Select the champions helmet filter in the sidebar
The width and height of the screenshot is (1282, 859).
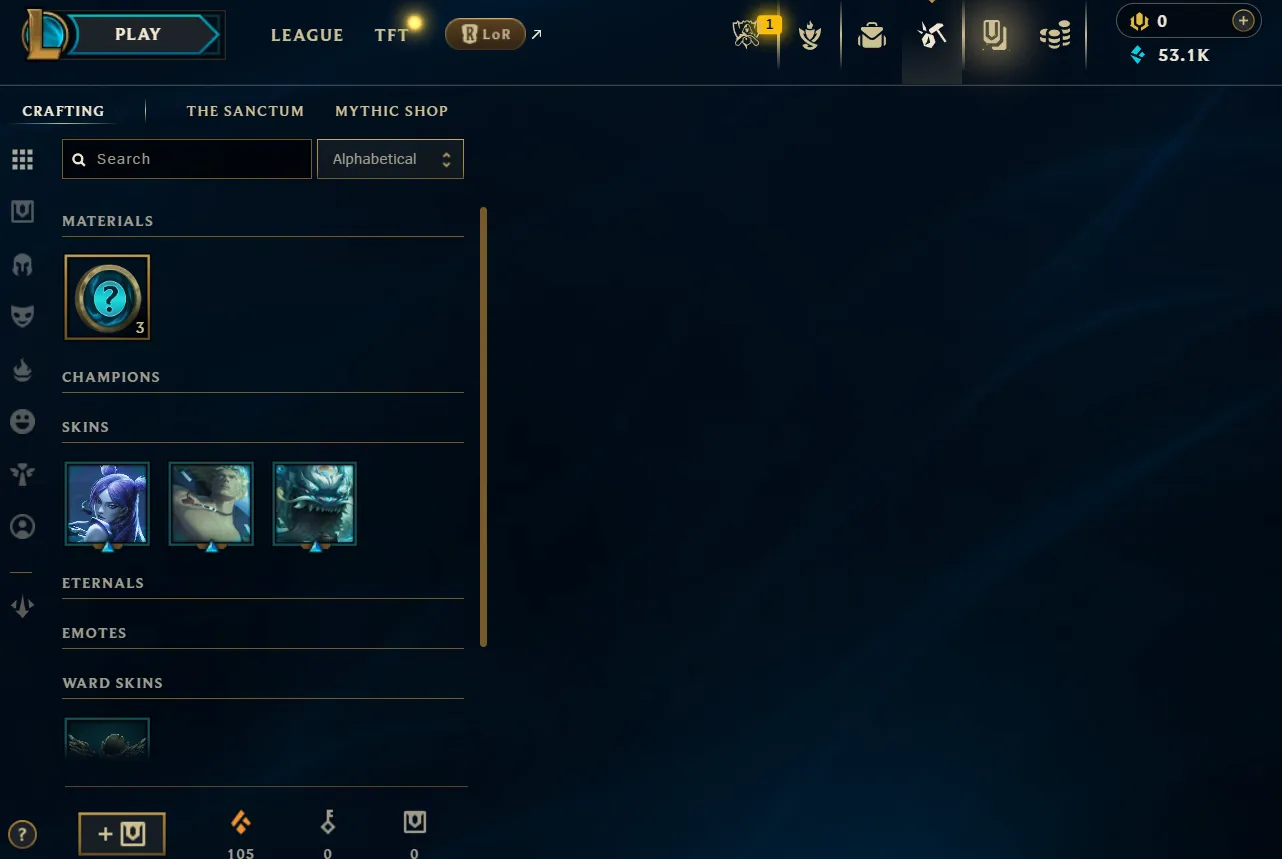coord(22,264)
